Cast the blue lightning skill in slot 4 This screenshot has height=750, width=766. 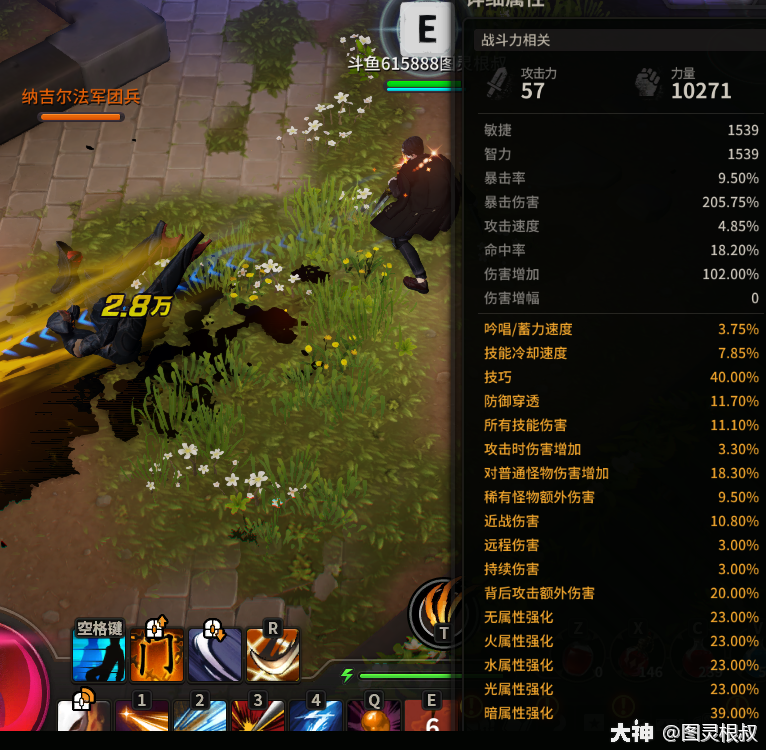coord(315,720)
